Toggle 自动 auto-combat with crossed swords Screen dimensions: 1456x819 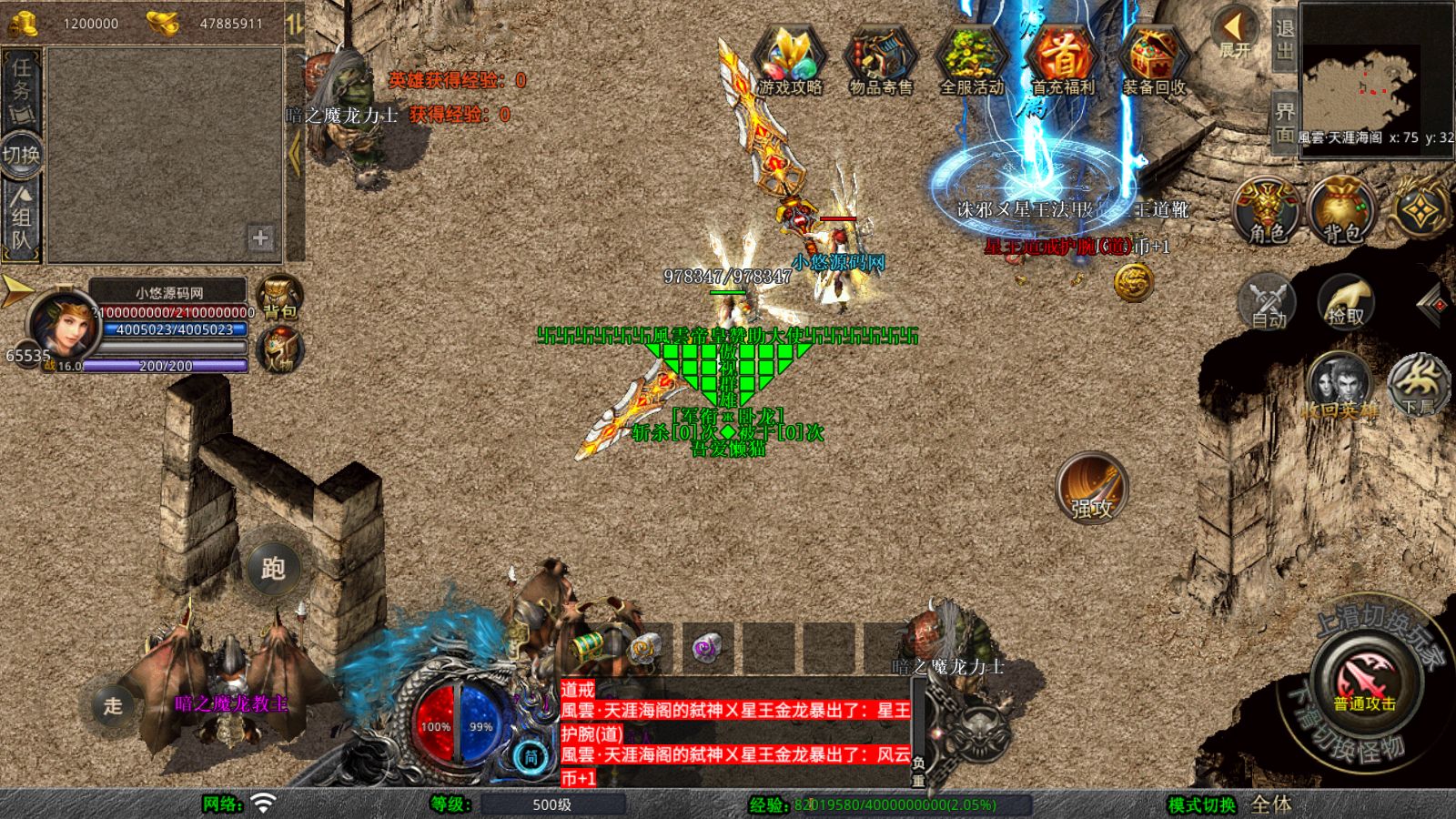(1267, 300)
